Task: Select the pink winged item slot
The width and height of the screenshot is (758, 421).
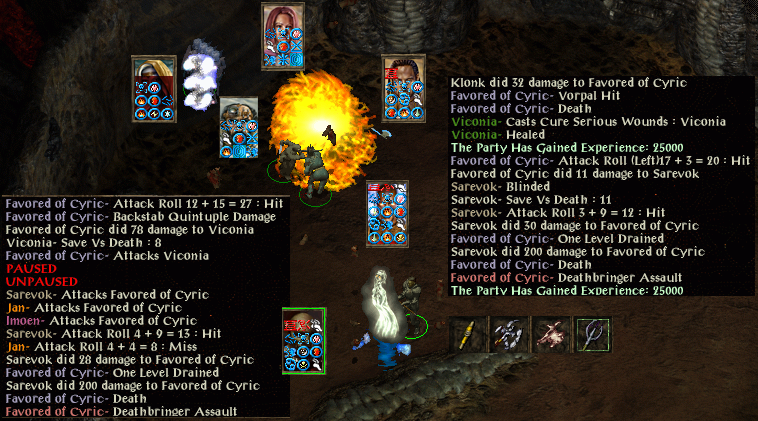Action: 551,334
